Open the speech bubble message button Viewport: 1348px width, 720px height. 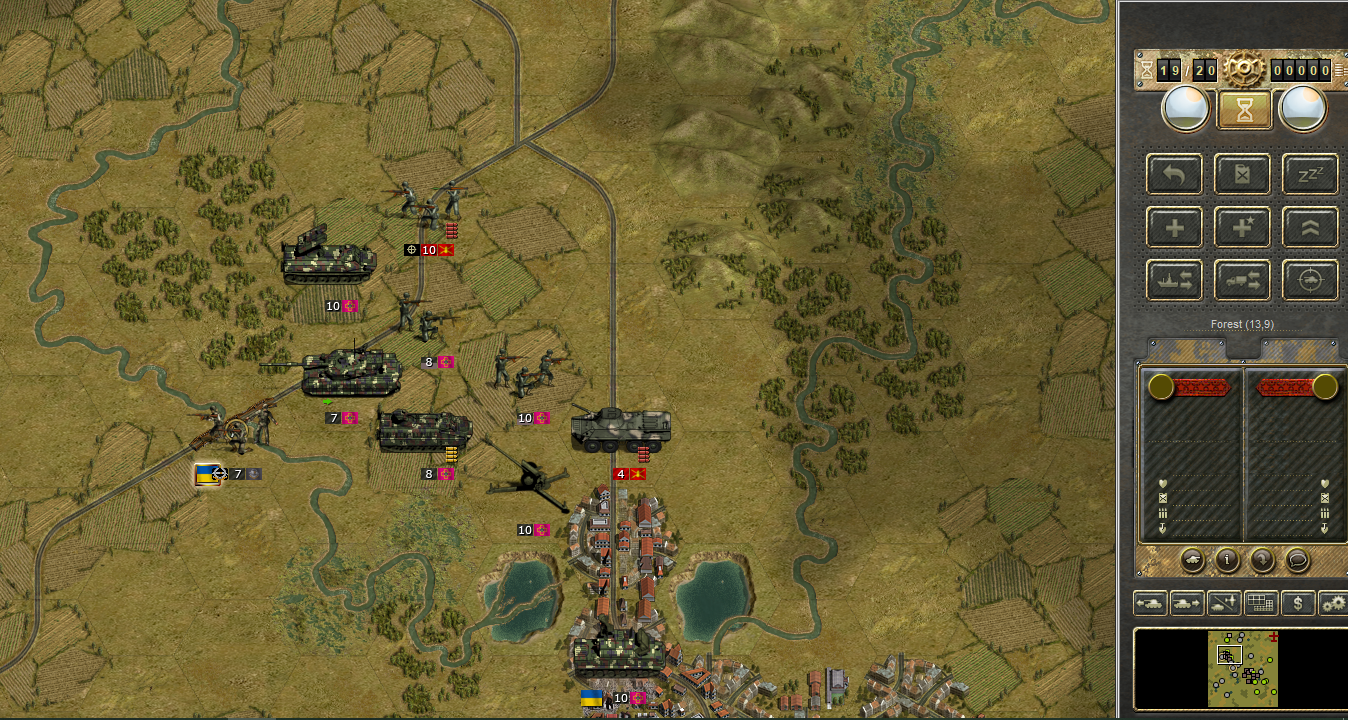(x=1297, y=560)
